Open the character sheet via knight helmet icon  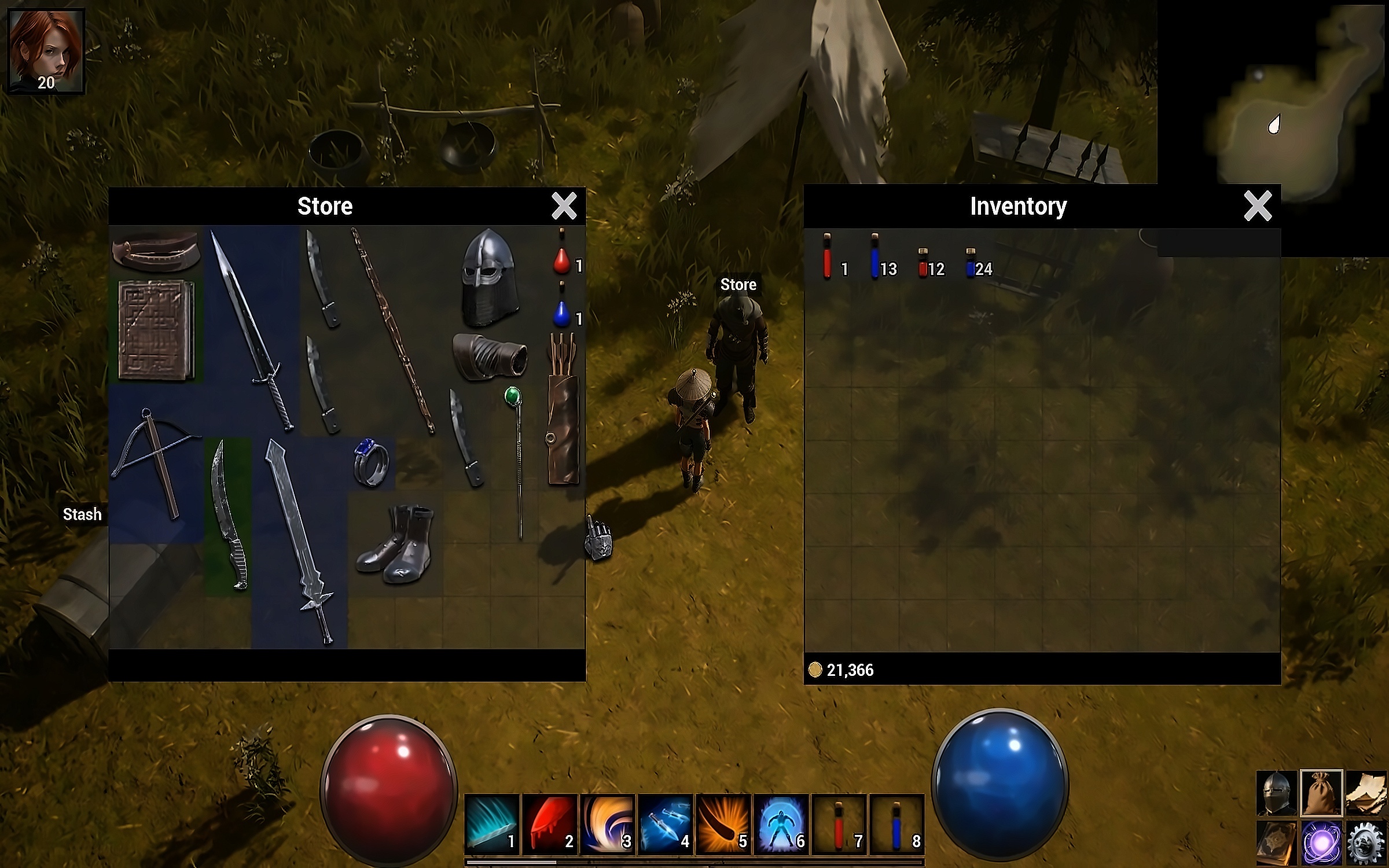click(x=1277, y=792)
